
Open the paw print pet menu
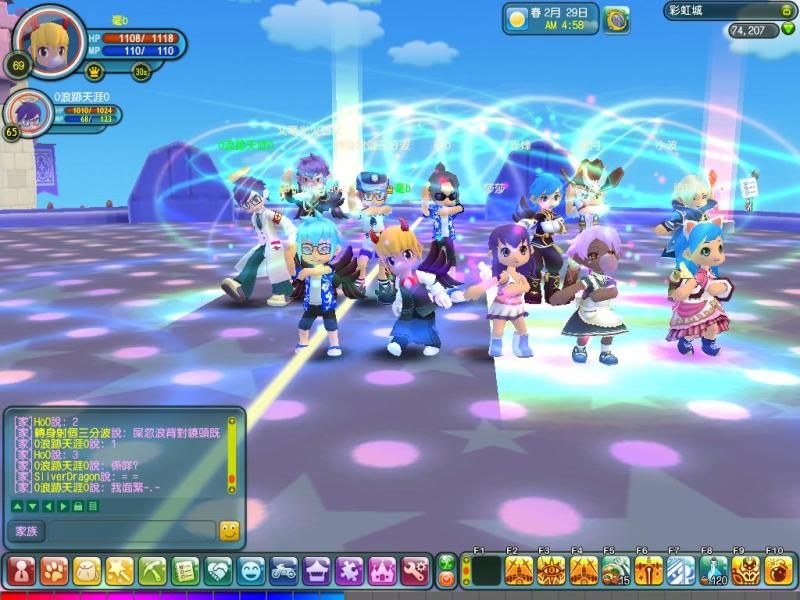54,571
